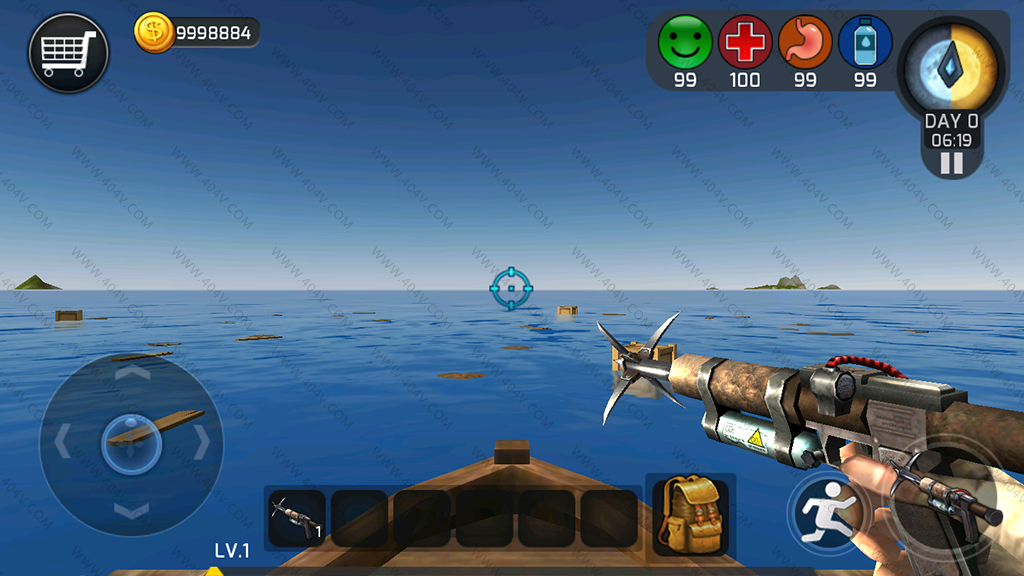Image resolution: width=1024 pixels, height=576 pixels.
Task: Tap the gold coin currency icon
Action: 153,33
